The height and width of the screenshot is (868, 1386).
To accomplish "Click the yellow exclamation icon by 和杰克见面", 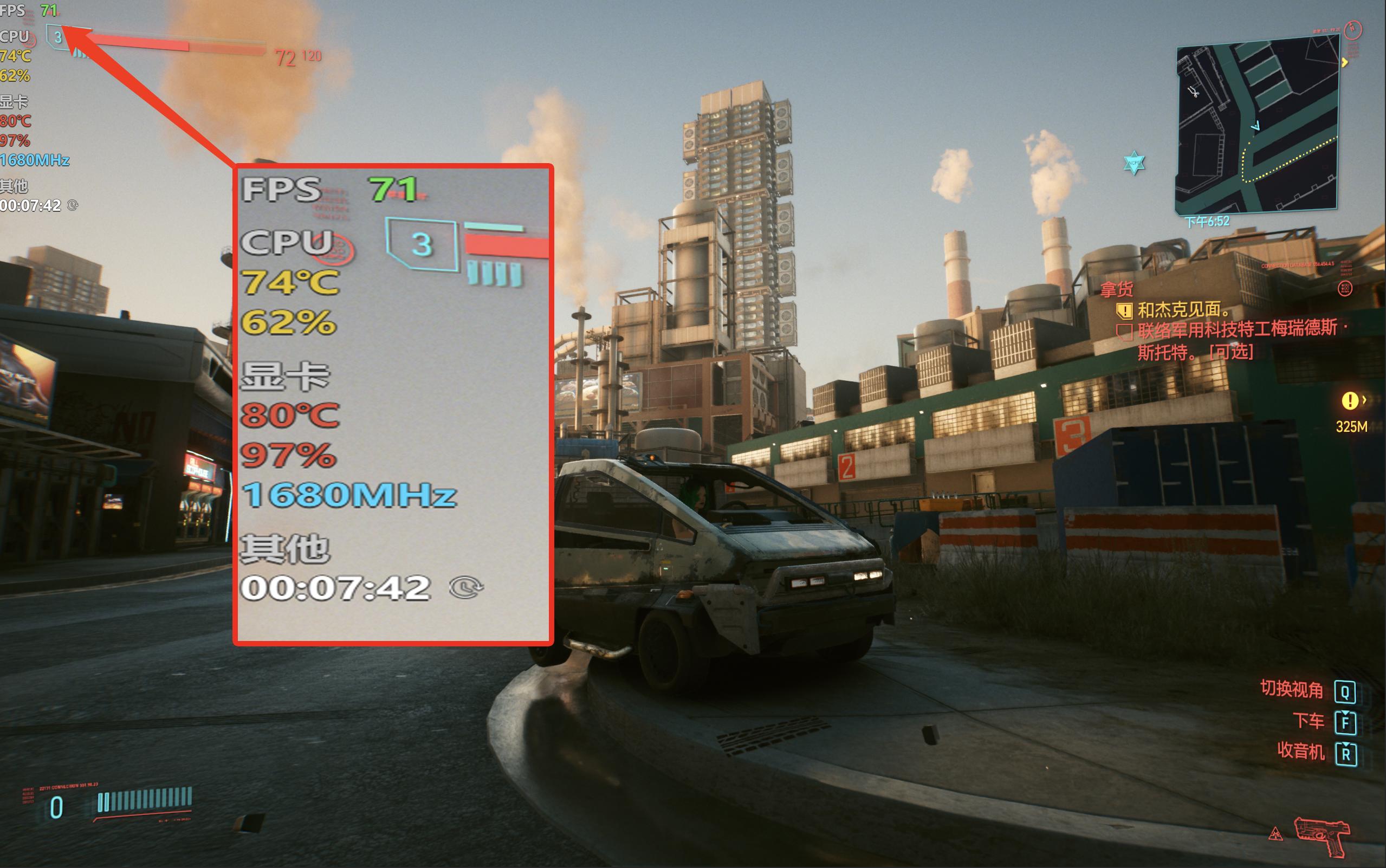I will (x=1125, y=312).
